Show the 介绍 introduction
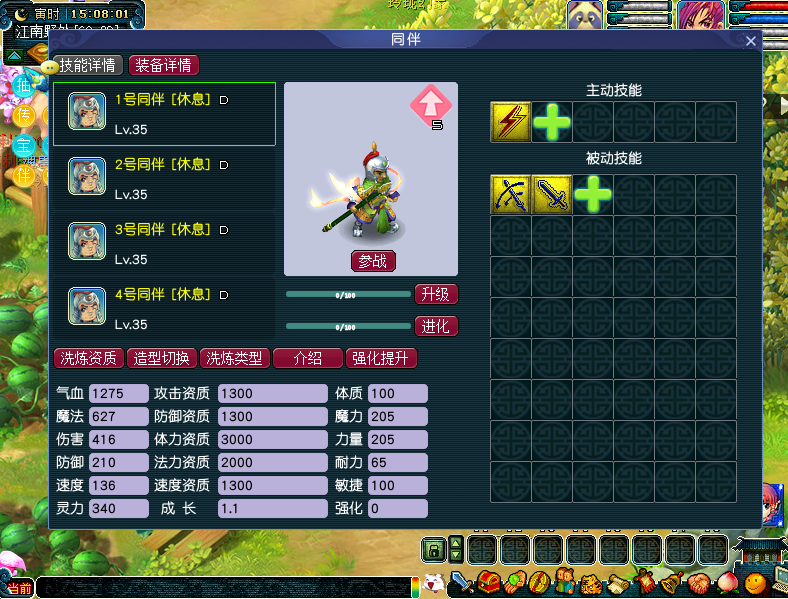This screenshot has width=788, height=599. (308, 358)
